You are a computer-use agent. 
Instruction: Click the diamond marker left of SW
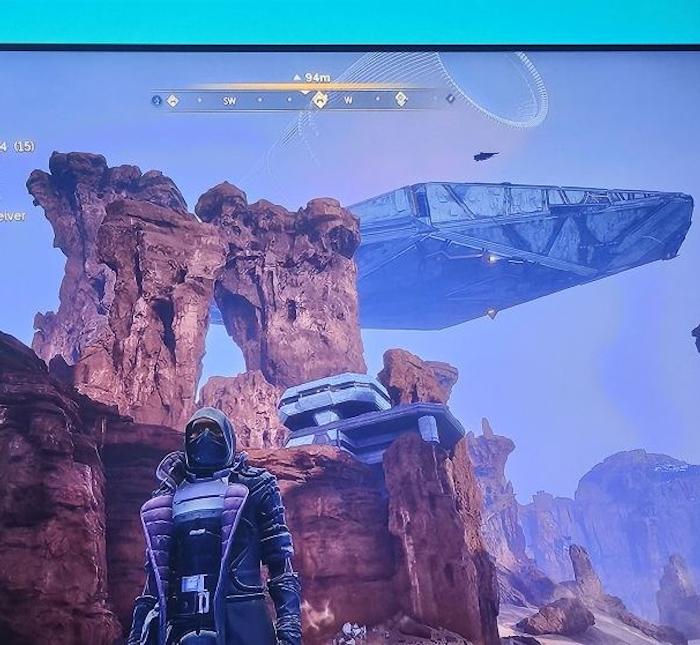point(173,100)
